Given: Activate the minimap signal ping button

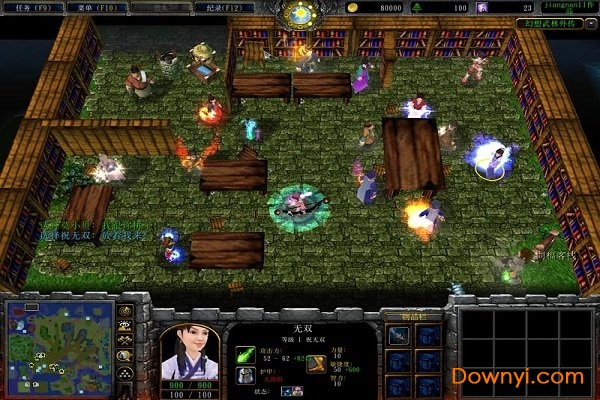Looking at the screenshot, I should point(125,311).
